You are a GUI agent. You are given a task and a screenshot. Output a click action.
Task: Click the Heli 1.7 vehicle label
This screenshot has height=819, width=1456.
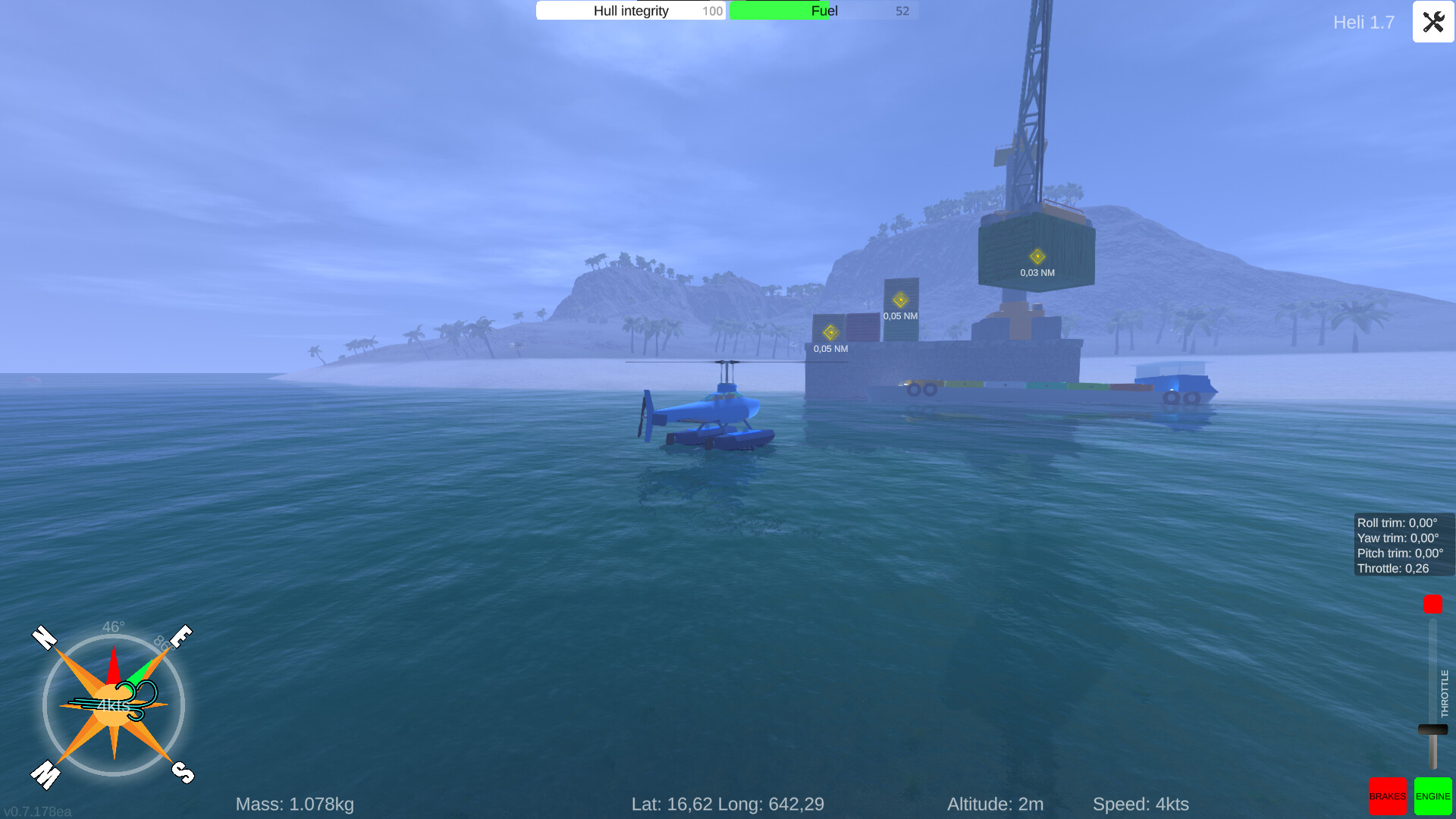click(x=1363, y=23)
